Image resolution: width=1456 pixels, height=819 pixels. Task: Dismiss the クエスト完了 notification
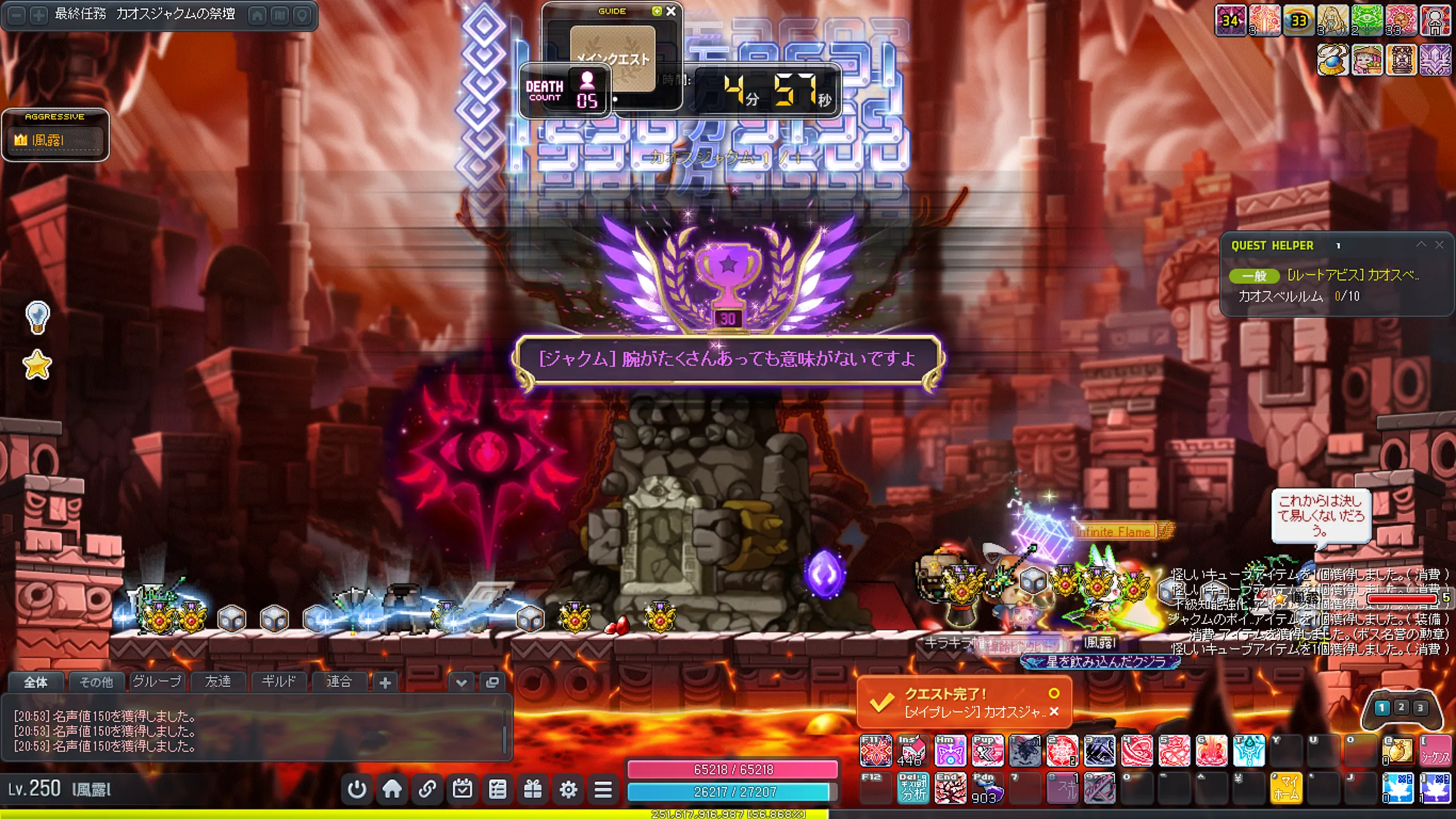coord(1054,712)
